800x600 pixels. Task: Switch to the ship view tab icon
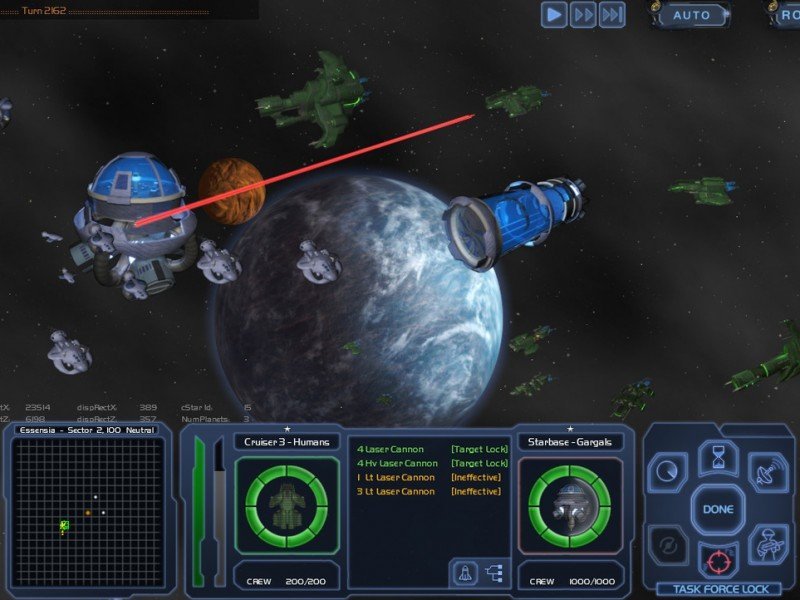(x=465, y=572)
